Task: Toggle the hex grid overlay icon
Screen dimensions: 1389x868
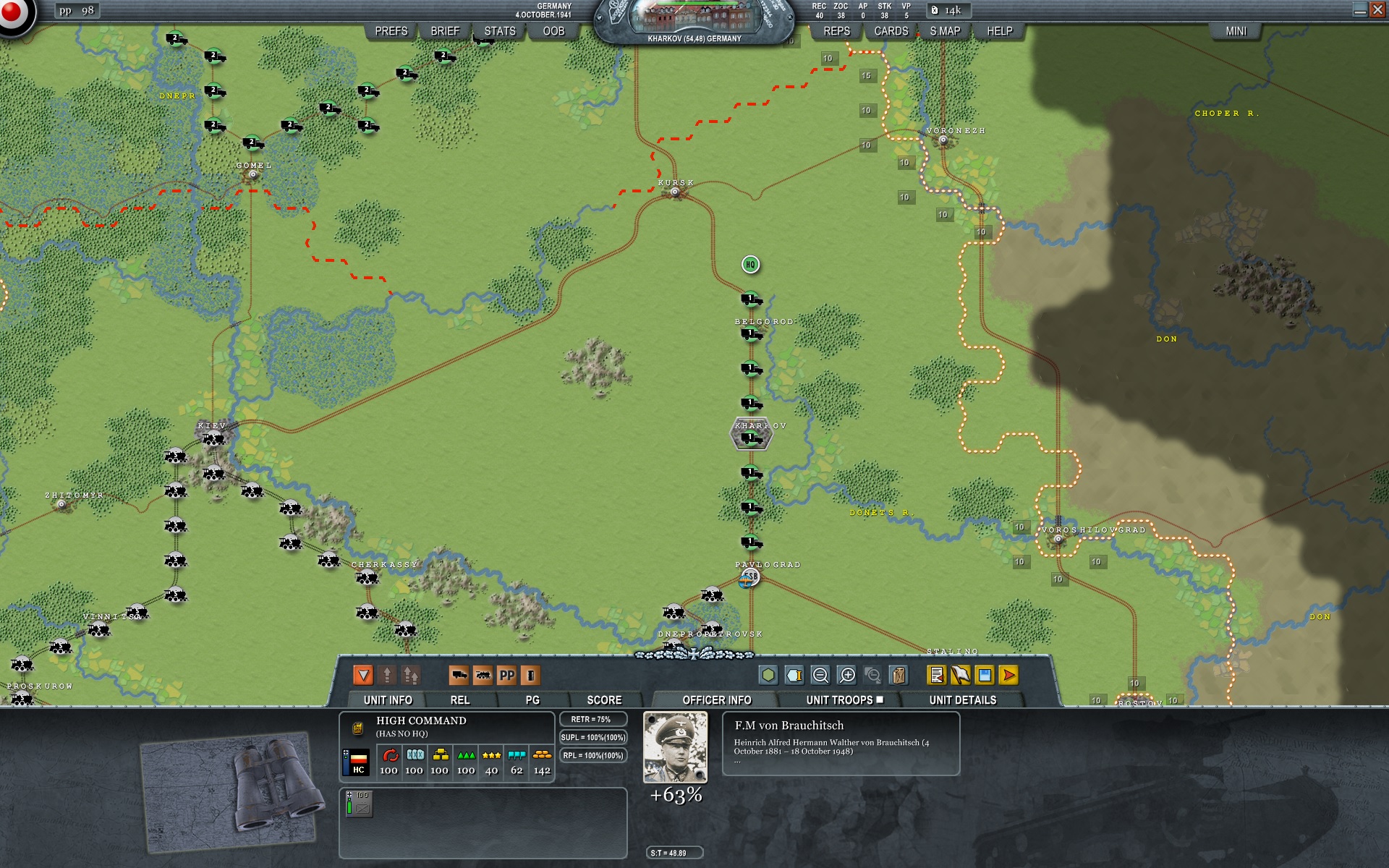Action: [768, 676]
